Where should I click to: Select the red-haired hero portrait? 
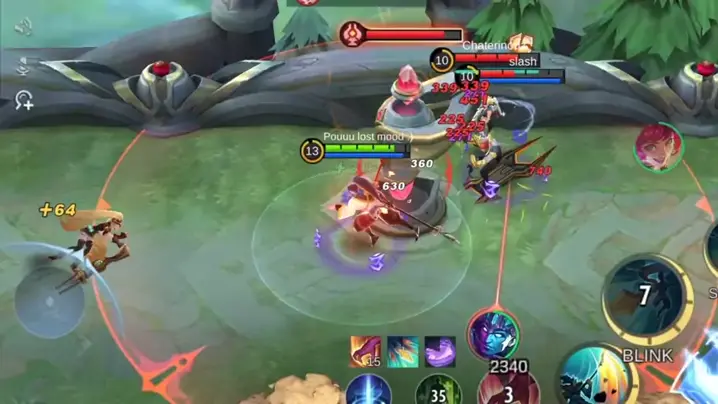coord(658,148)
